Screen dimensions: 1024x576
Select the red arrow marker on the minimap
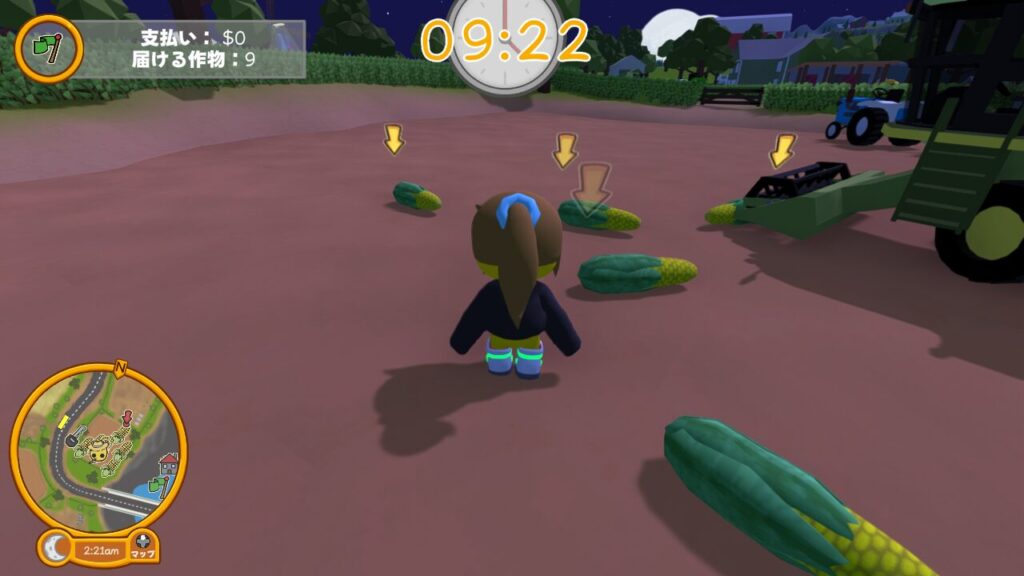point(127,417)
